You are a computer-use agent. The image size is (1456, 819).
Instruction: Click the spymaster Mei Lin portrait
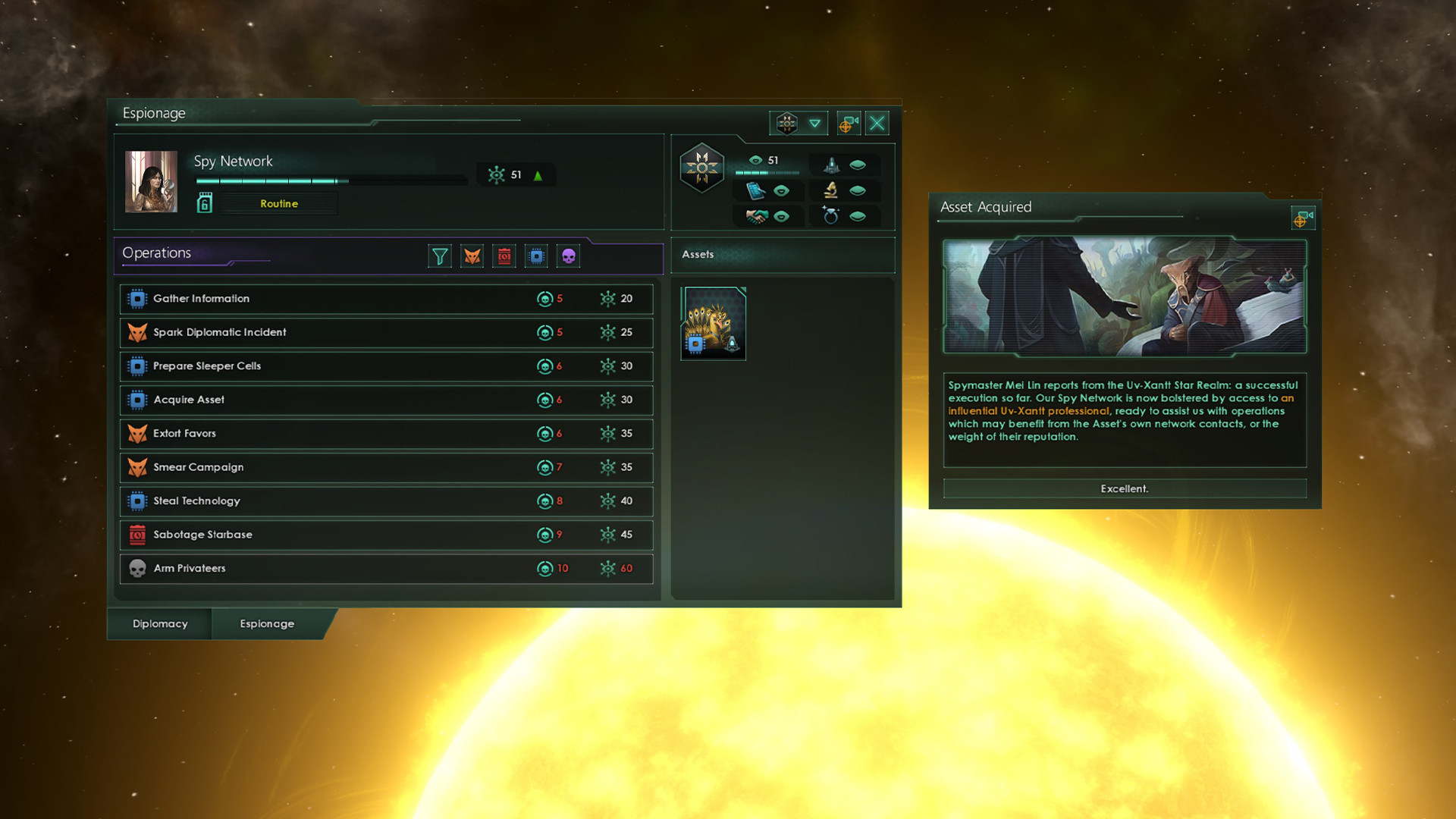tap(151, 181)
